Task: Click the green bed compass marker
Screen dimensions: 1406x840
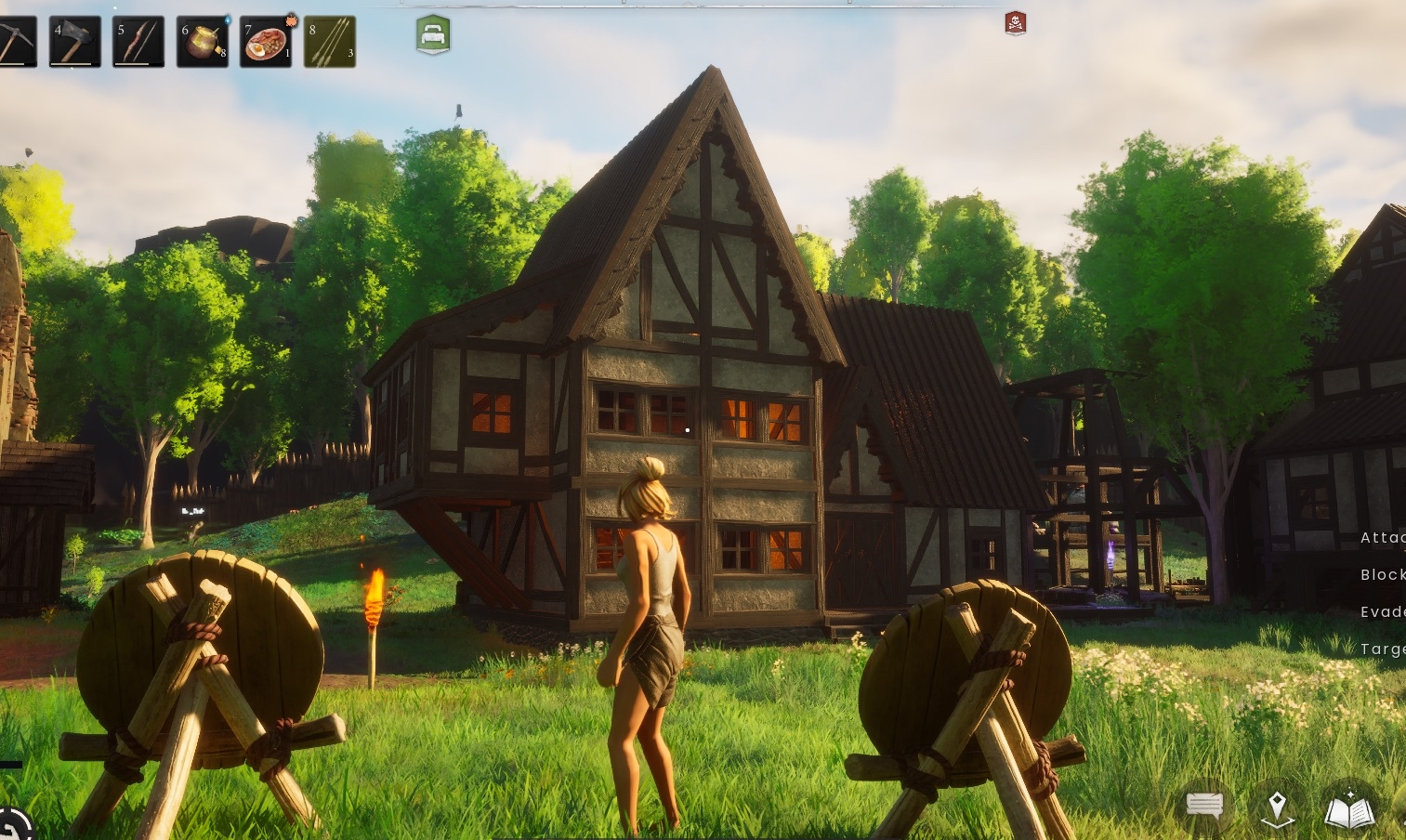Action: [433, 35]
